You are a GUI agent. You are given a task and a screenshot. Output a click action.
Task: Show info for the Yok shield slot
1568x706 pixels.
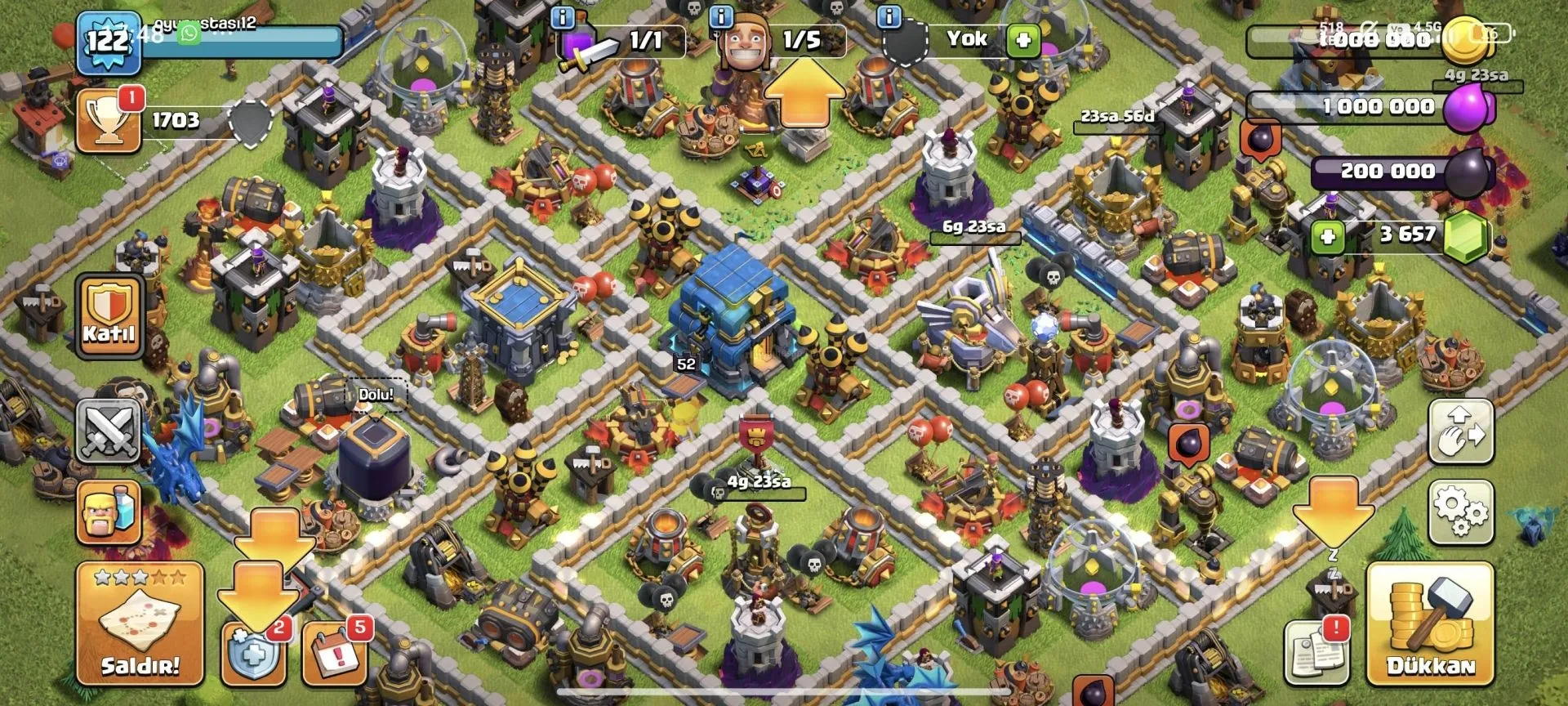click(889, 16)
